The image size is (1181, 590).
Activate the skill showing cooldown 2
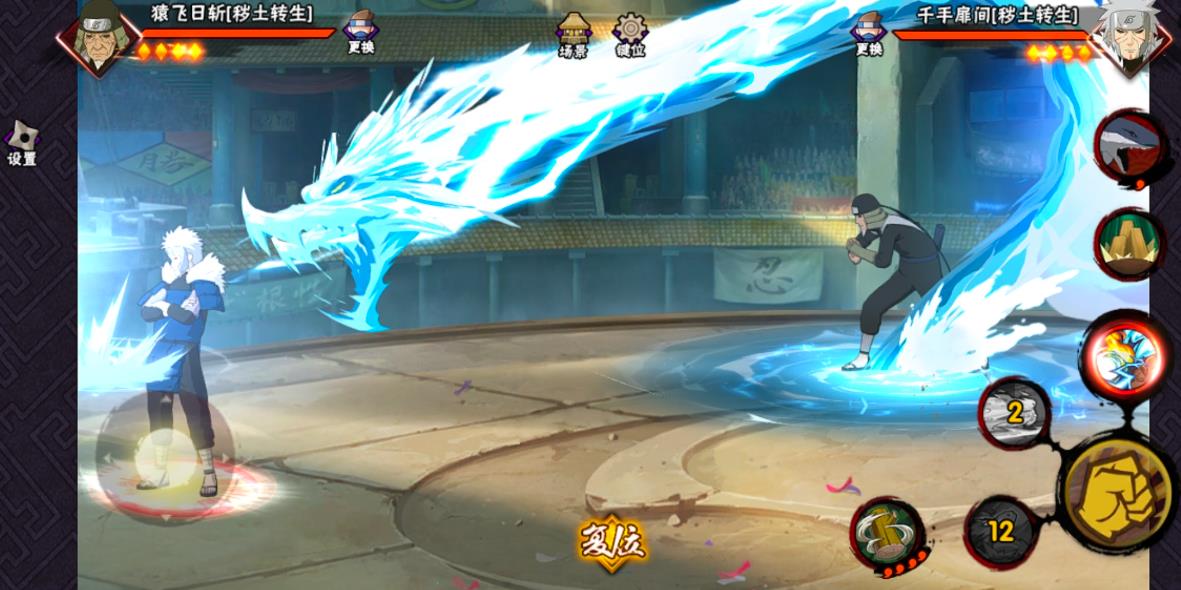(1014, 413)
